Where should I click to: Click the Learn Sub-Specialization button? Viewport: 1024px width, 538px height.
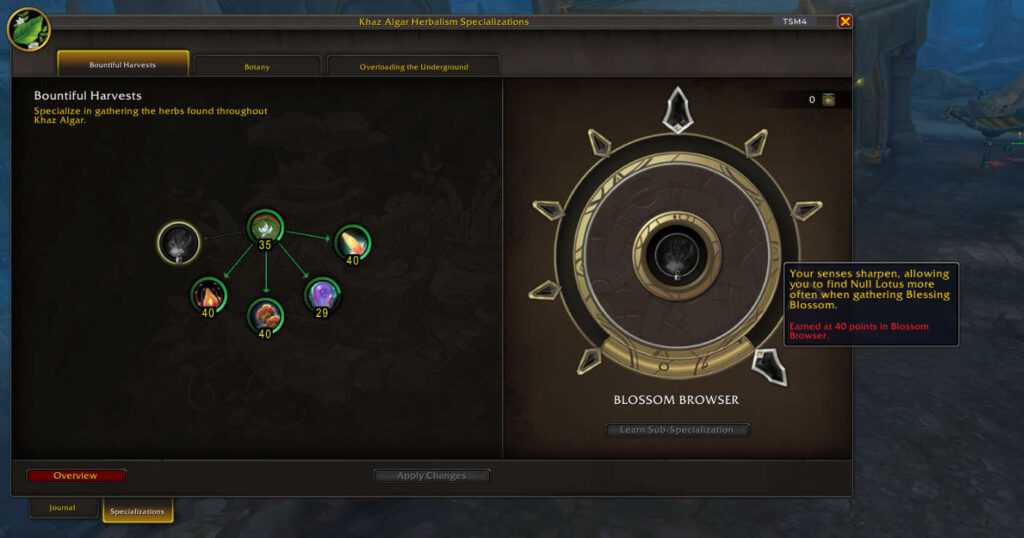pyautogui.click(x=677, y=430)
